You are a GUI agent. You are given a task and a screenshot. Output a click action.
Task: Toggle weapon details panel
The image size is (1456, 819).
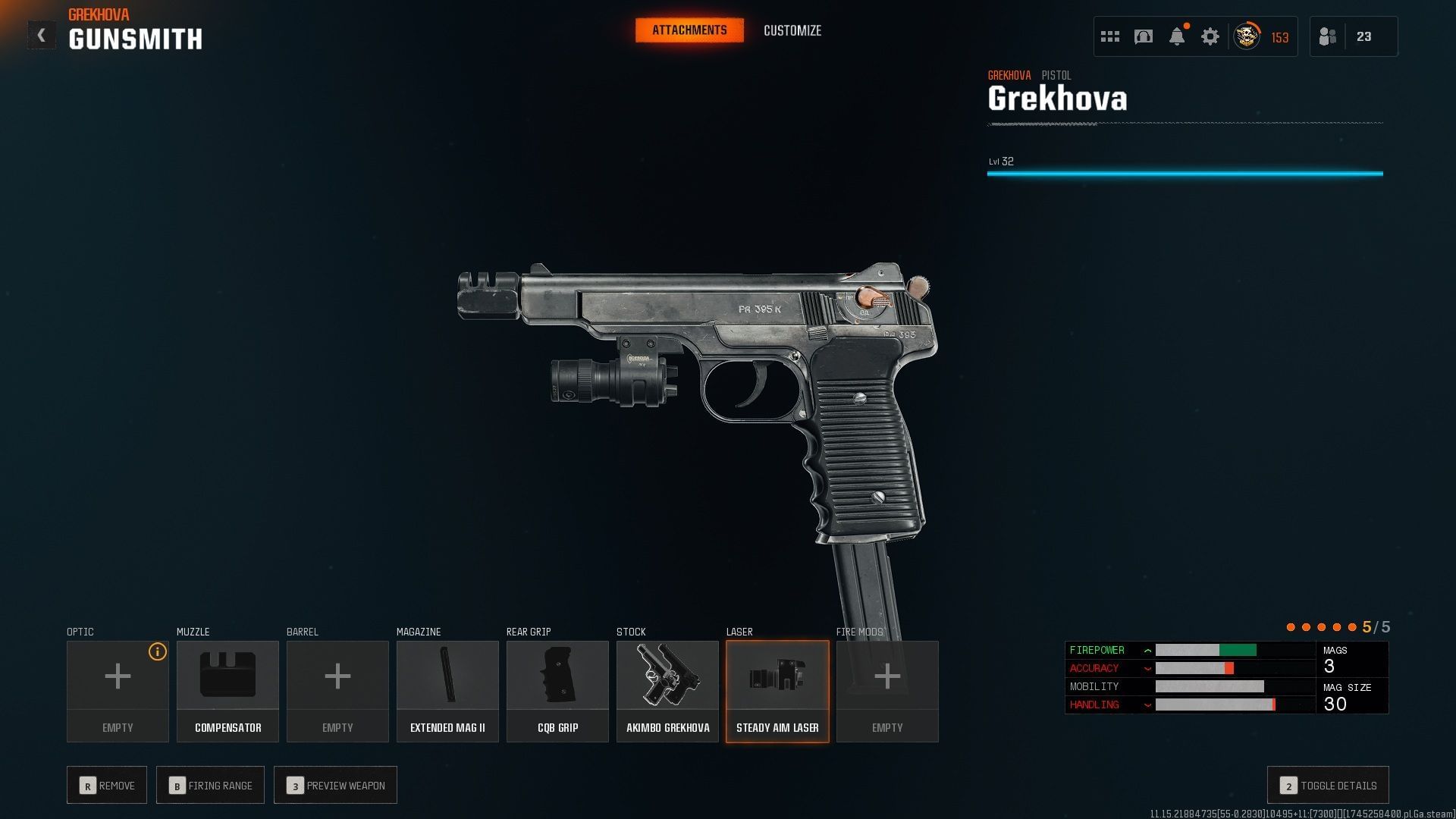pos(1328,786)
